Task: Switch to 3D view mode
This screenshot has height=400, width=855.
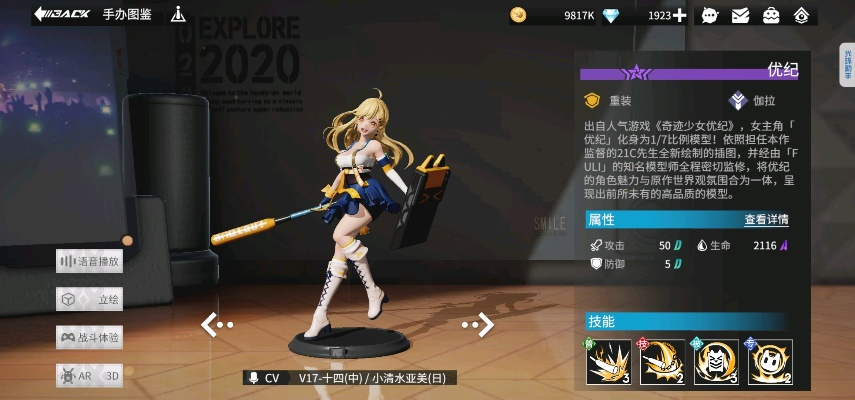Action: [113, 376]
